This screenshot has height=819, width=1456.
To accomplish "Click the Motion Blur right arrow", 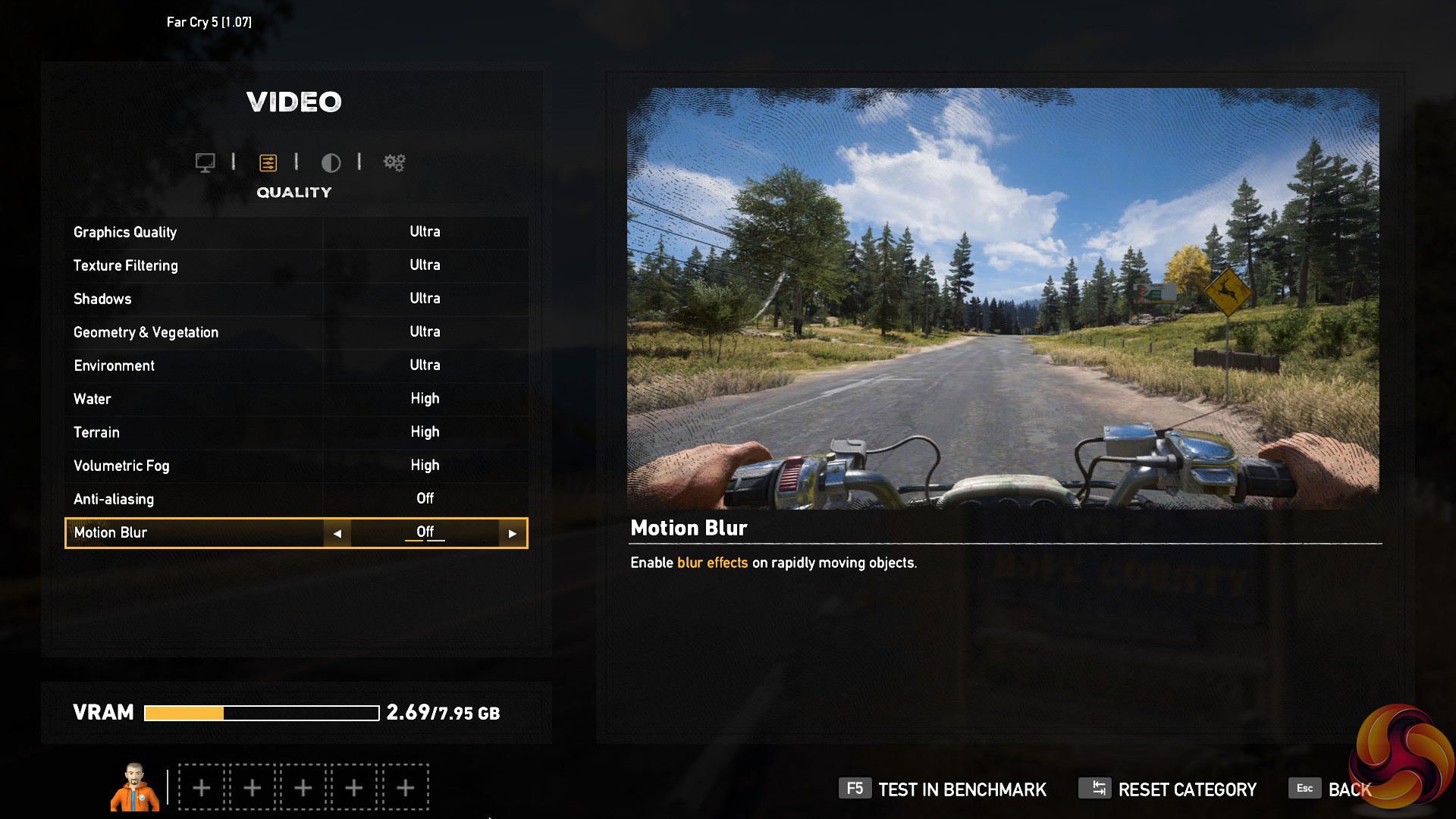I will pyautogui.click(x=513, y=533).
